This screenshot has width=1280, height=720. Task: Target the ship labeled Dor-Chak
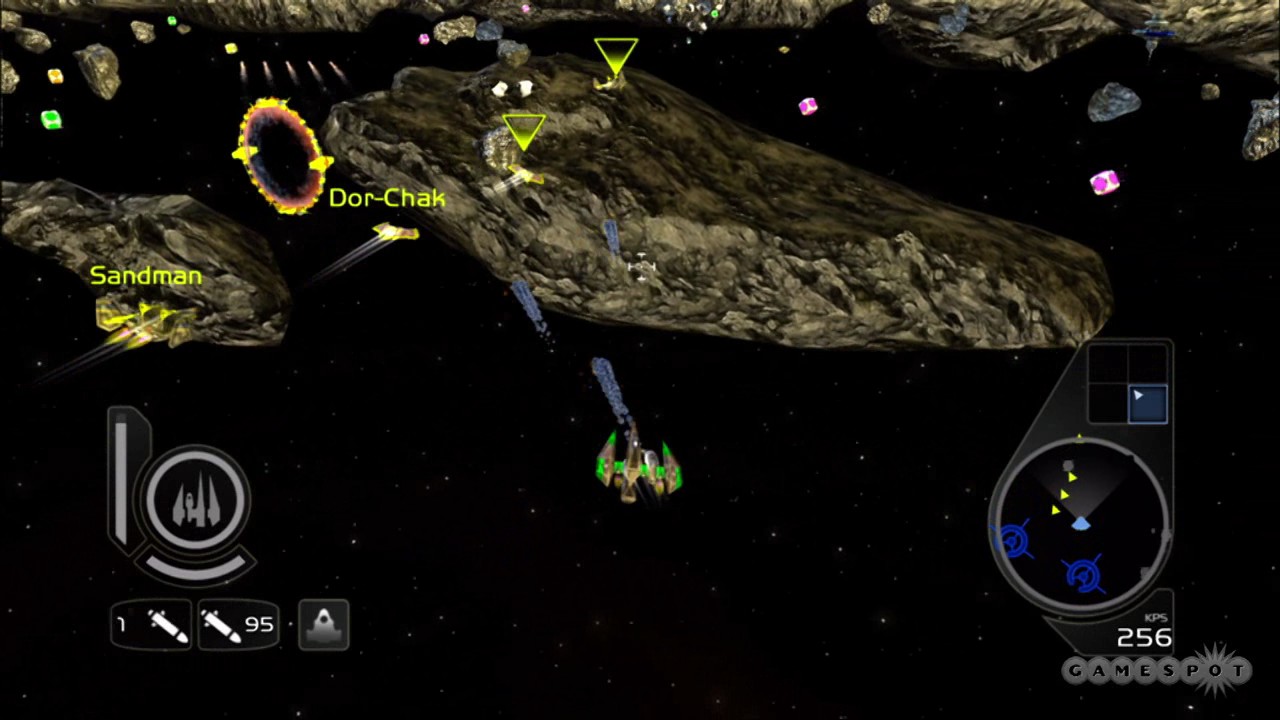pyautogui.click(x=395, y=233)
